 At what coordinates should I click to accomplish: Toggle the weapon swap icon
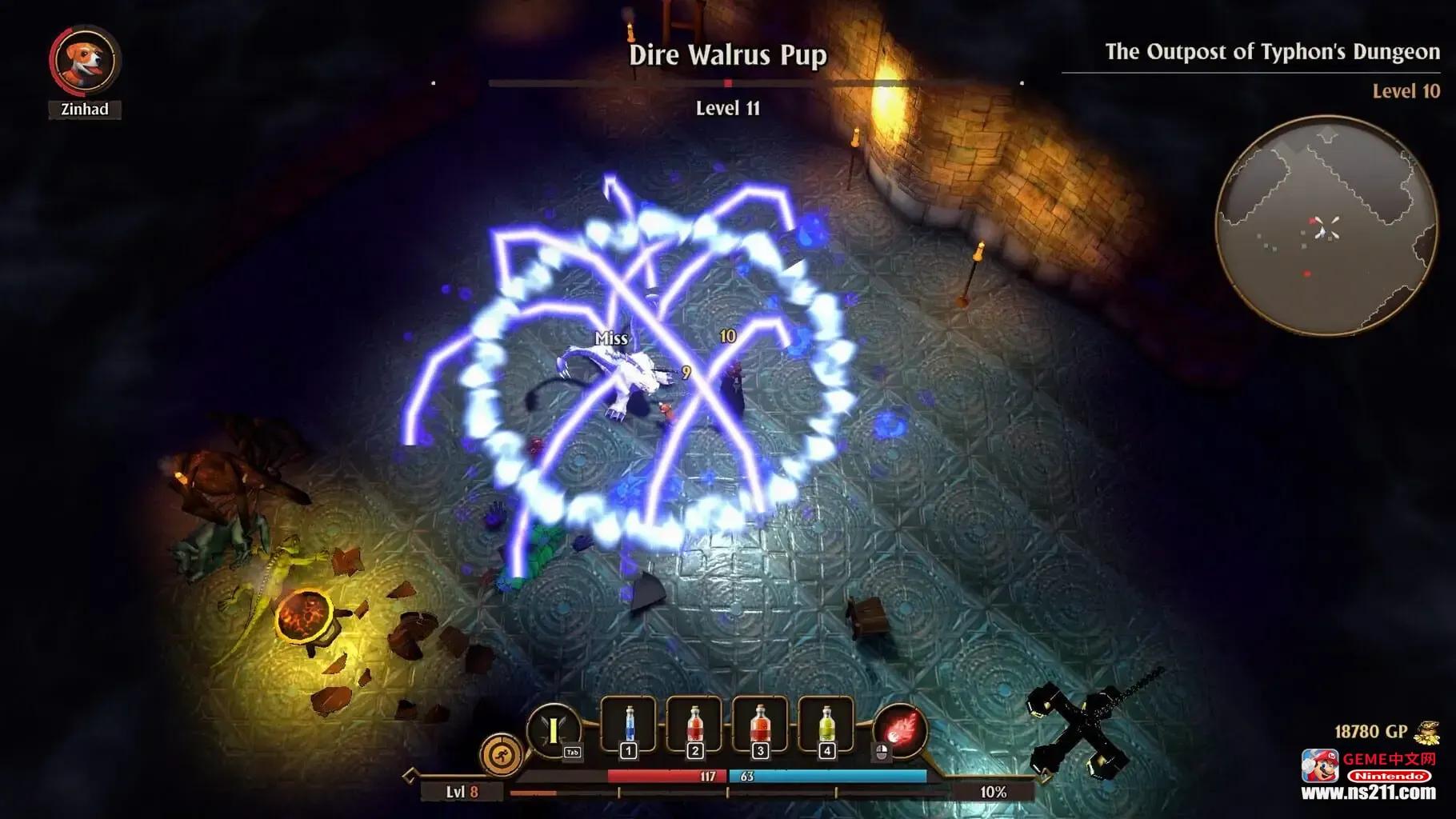point(554,729)
